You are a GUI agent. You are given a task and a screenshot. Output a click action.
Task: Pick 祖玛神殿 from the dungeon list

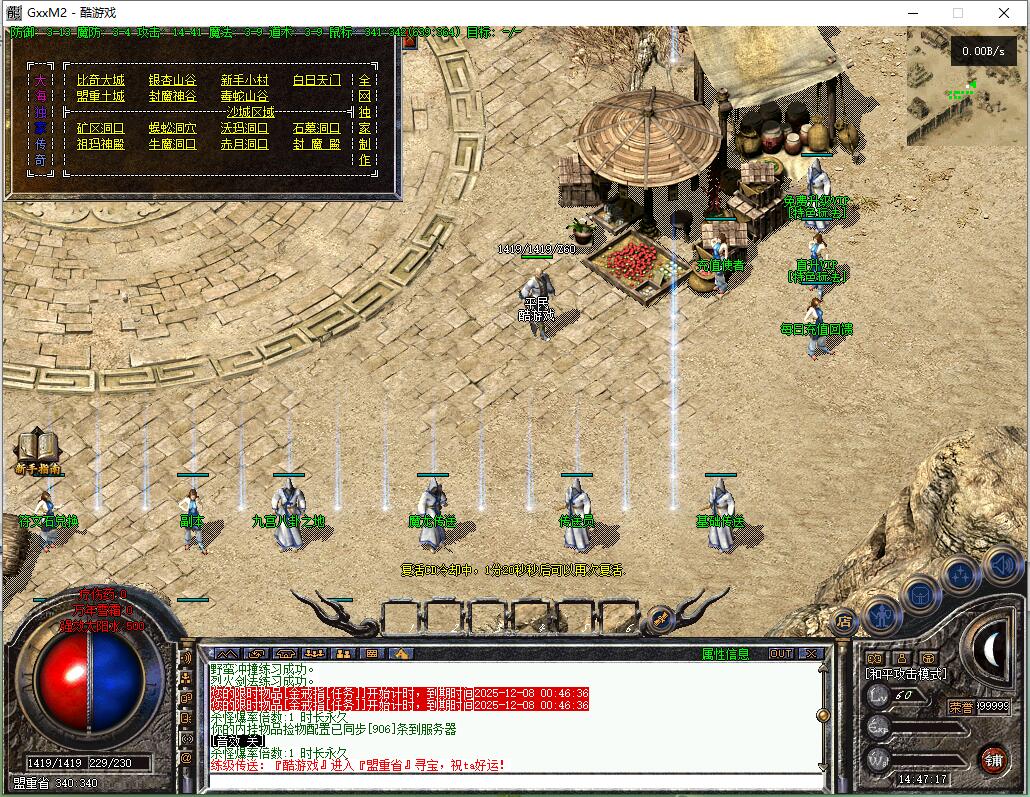101,144
